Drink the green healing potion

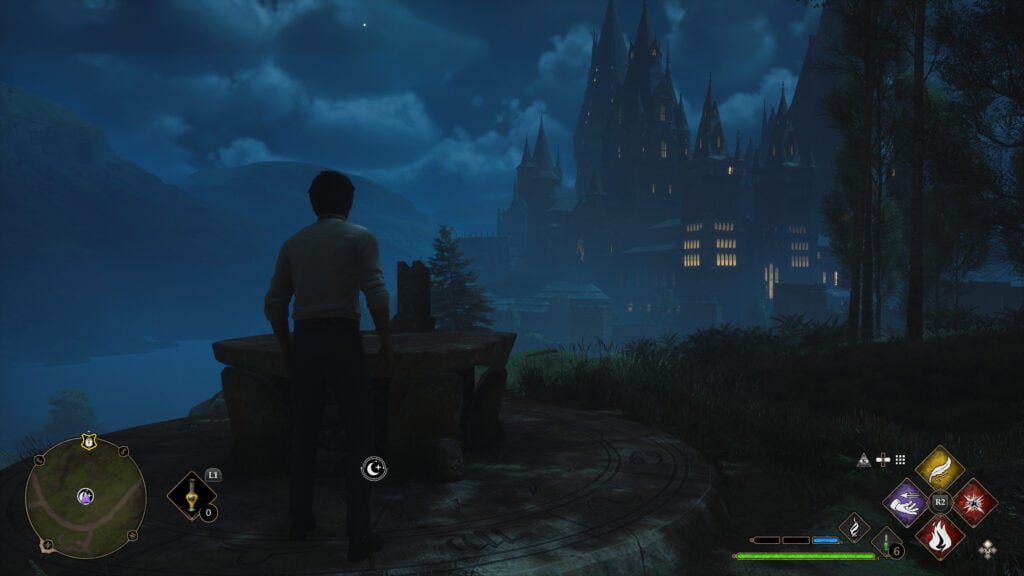(886, 543)
